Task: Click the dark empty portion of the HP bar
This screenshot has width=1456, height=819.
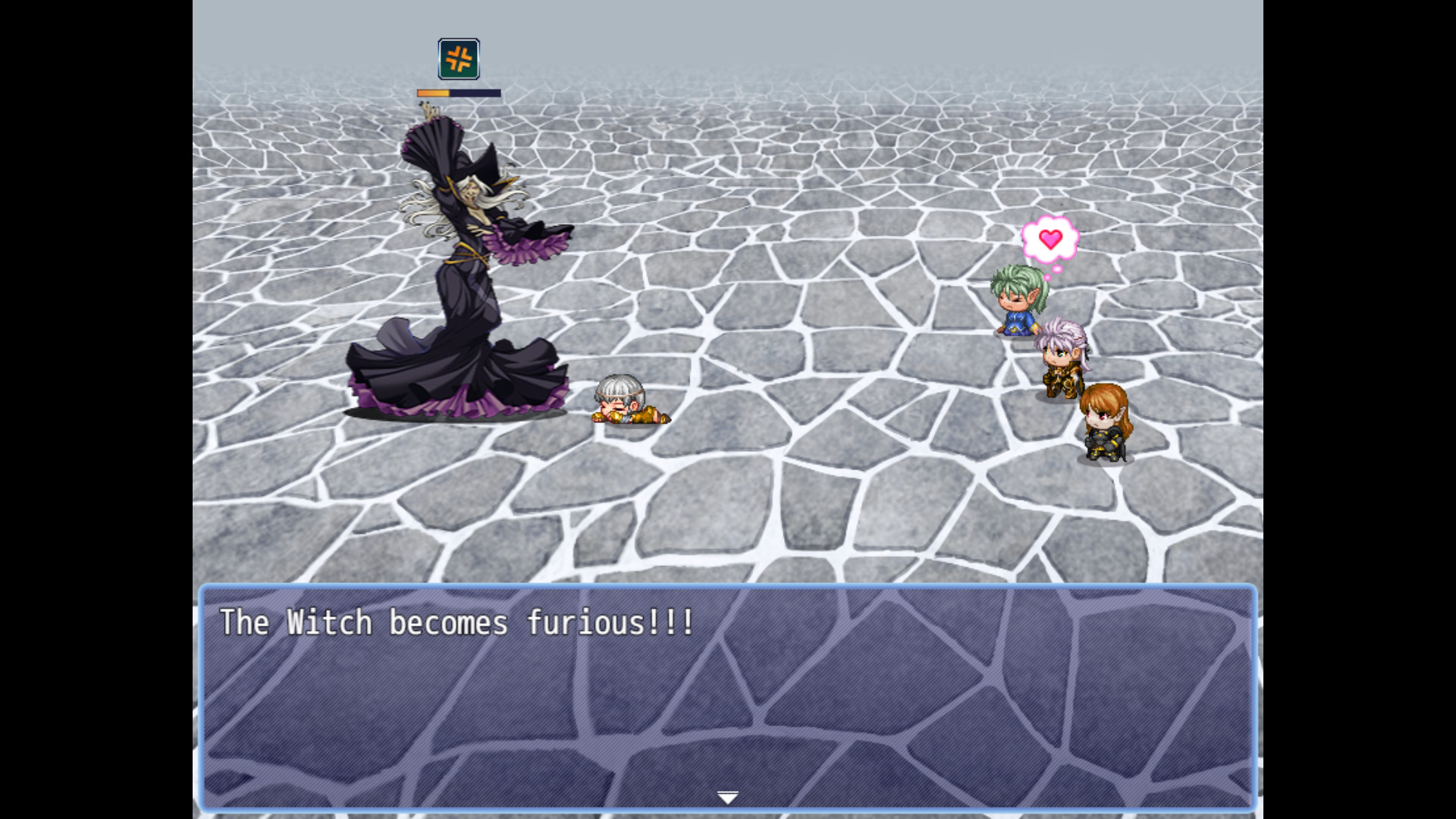Action: 474,93
